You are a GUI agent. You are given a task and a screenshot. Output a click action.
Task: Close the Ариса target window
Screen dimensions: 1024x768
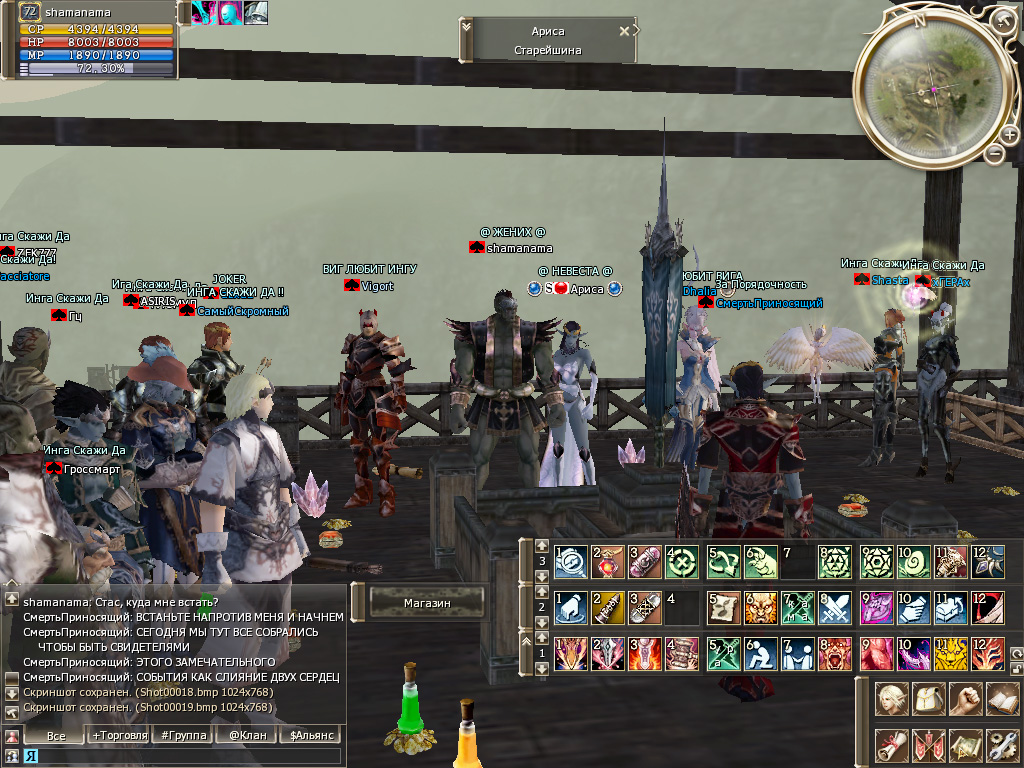pyautogui.click(x=625, y=30)
